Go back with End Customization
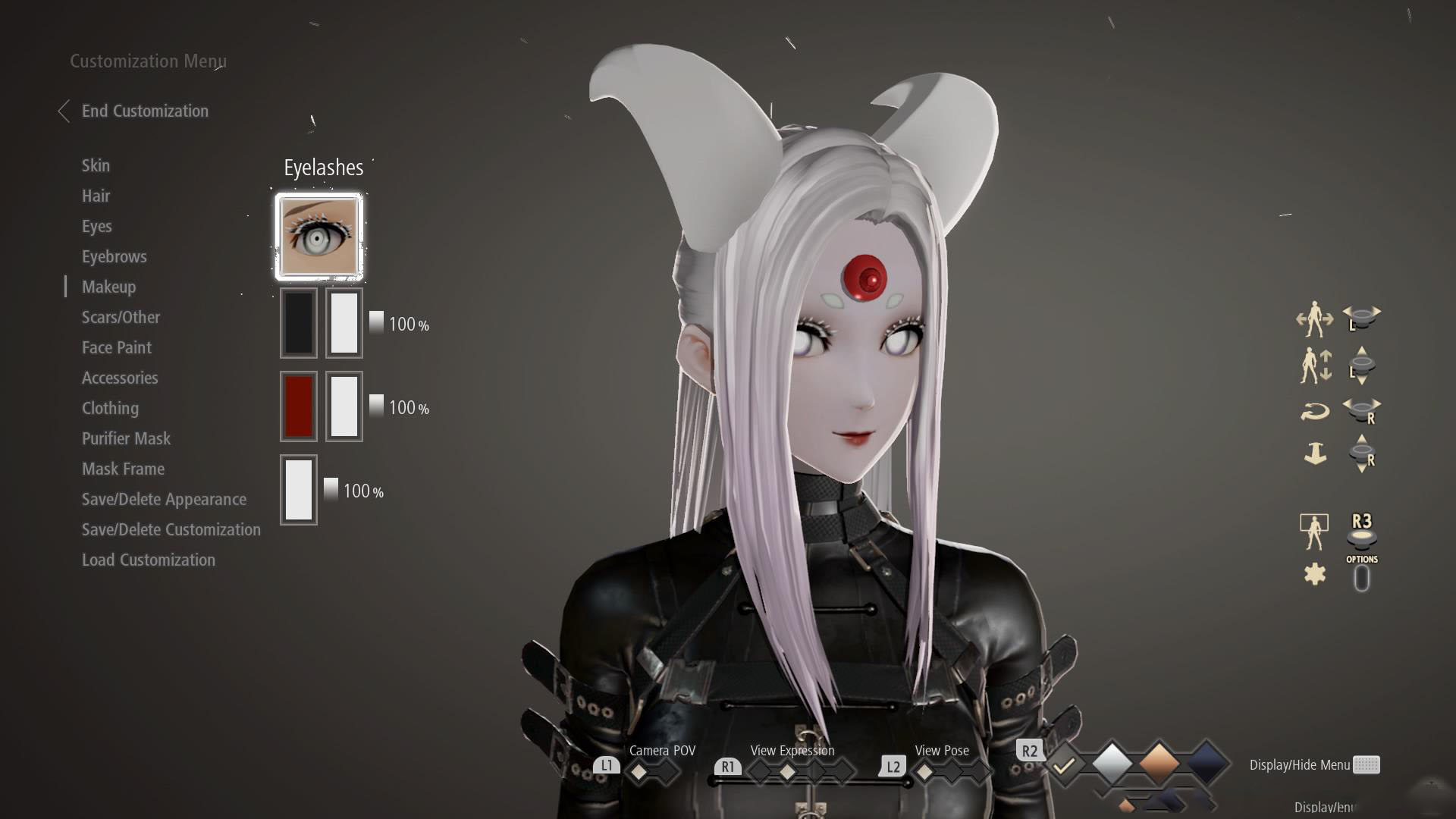 (x=144, y=111)
